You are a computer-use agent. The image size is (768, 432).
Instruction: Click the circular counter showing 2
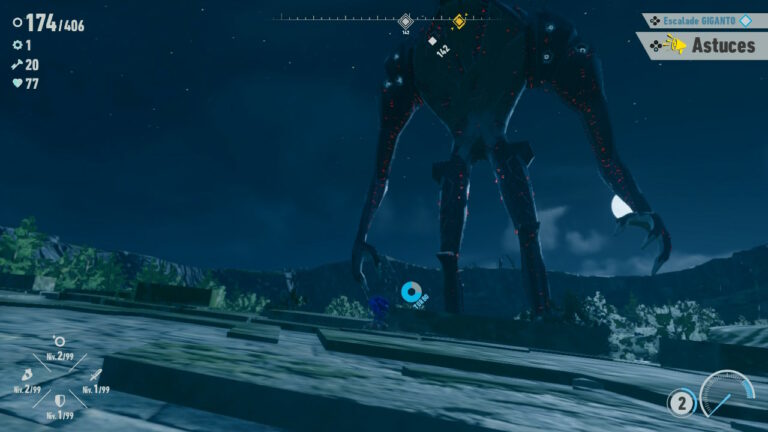(681, 403)
